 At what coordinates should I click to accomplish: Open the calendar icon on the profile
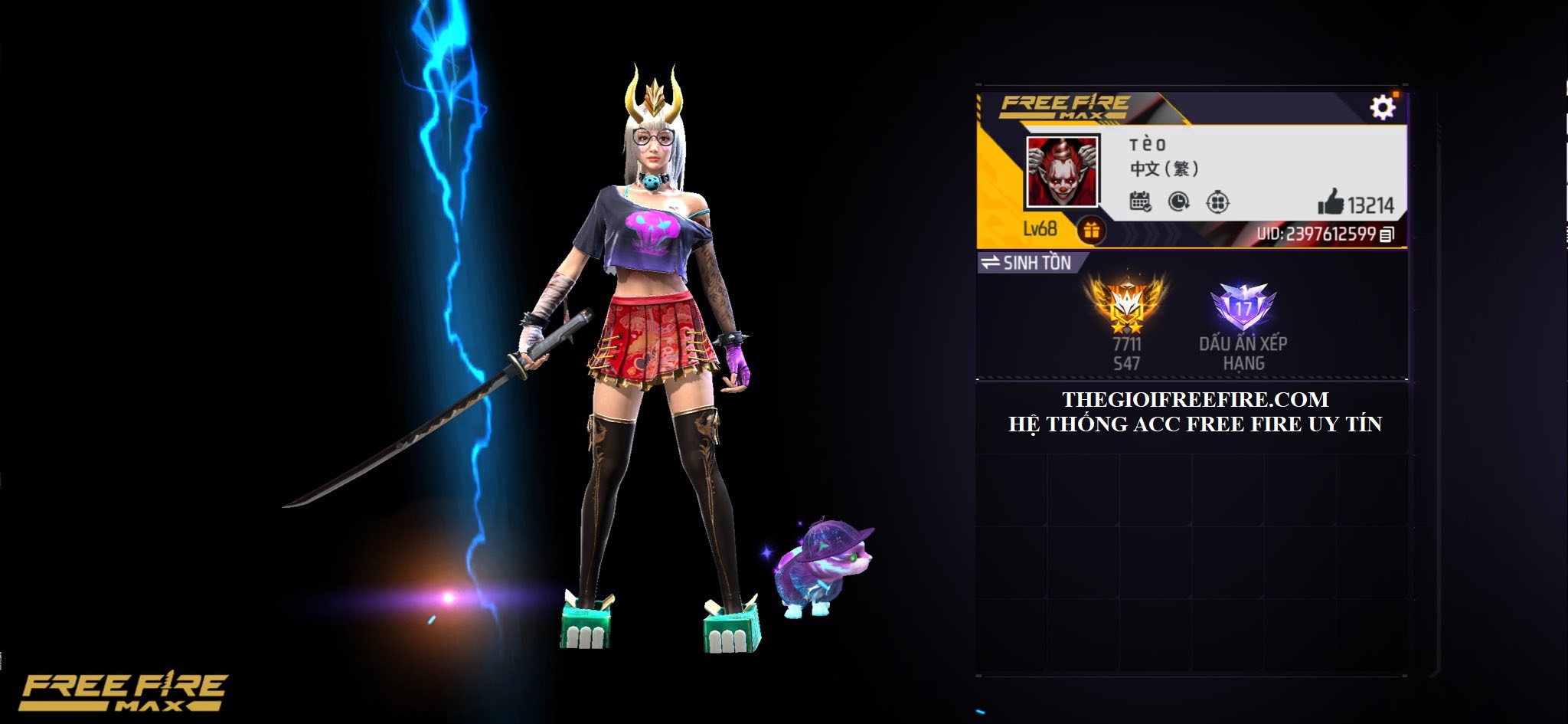(x=1140, y=202)
